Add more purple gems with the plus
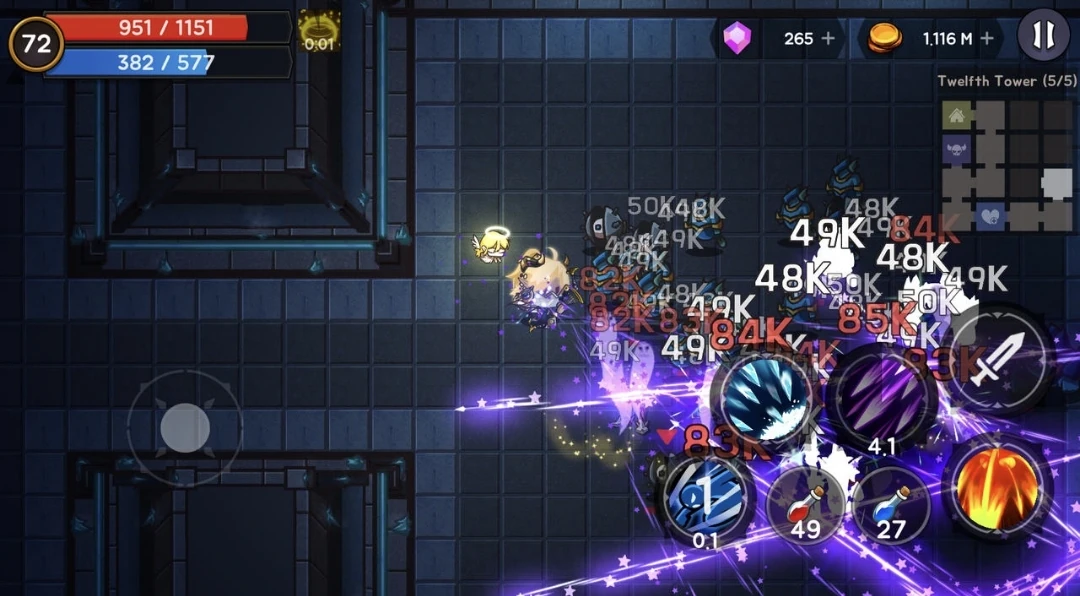1080x596 pixels. (827, 39)
